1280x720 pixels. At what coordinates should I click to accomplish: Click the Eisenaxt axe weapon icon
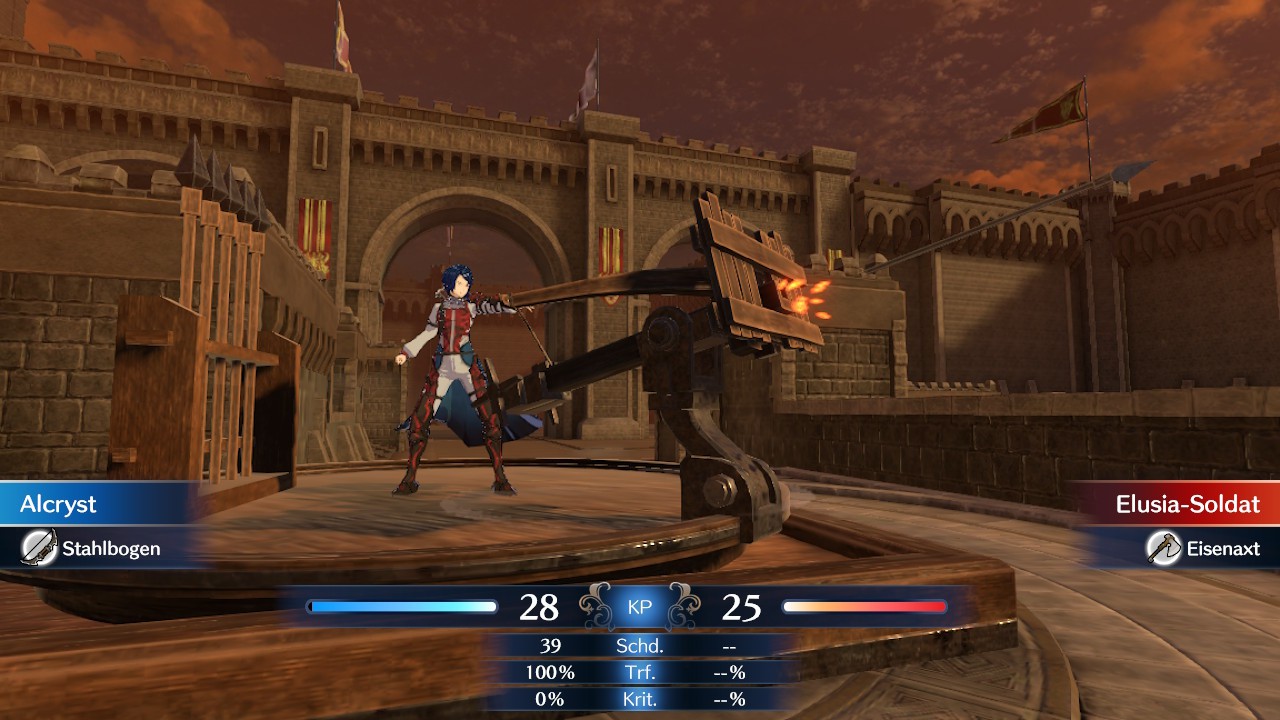click(x=1163, y=547)
